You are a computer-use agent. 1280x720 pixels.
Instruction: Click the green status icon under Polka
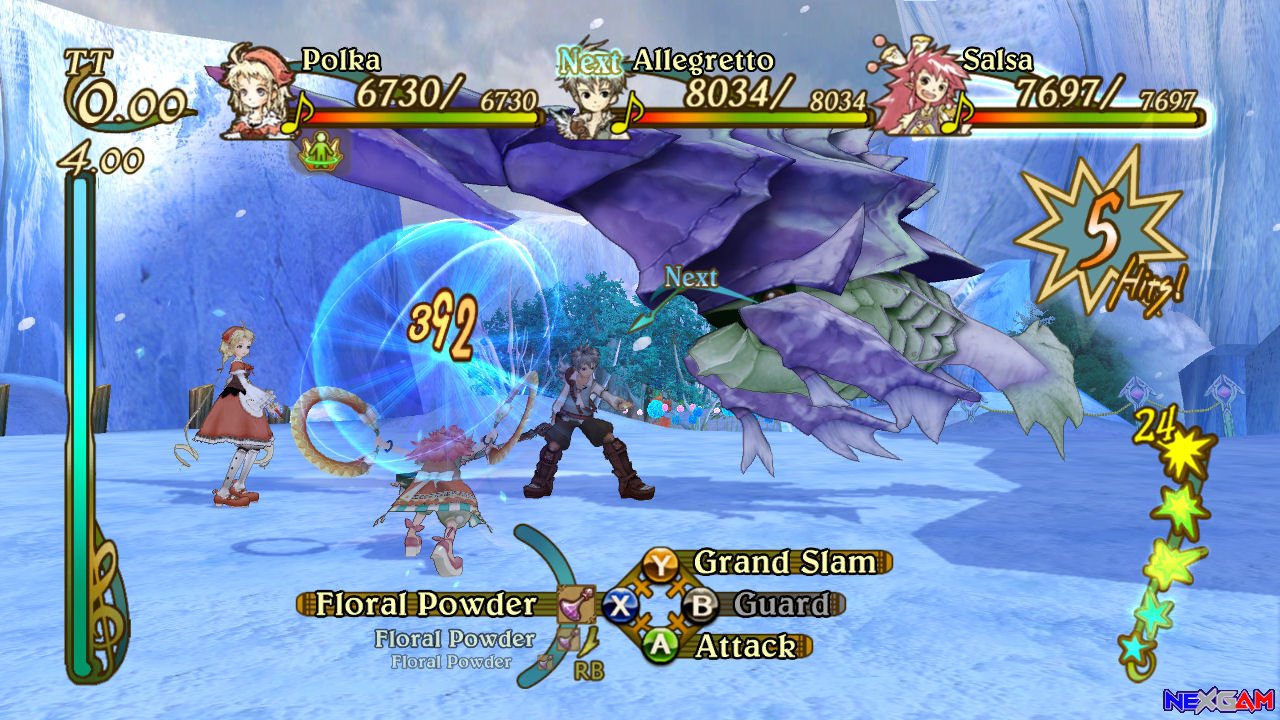tap(321, 151)
